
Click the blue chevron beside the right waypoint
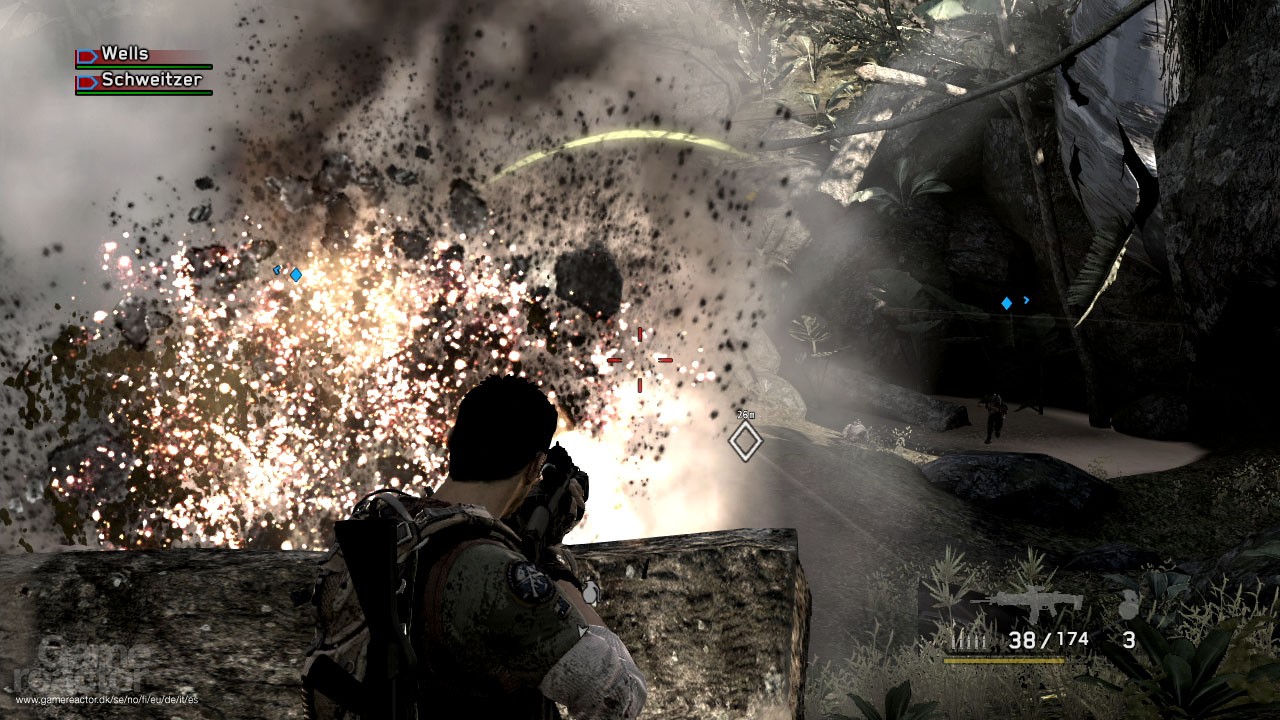tap(1028, 298)
